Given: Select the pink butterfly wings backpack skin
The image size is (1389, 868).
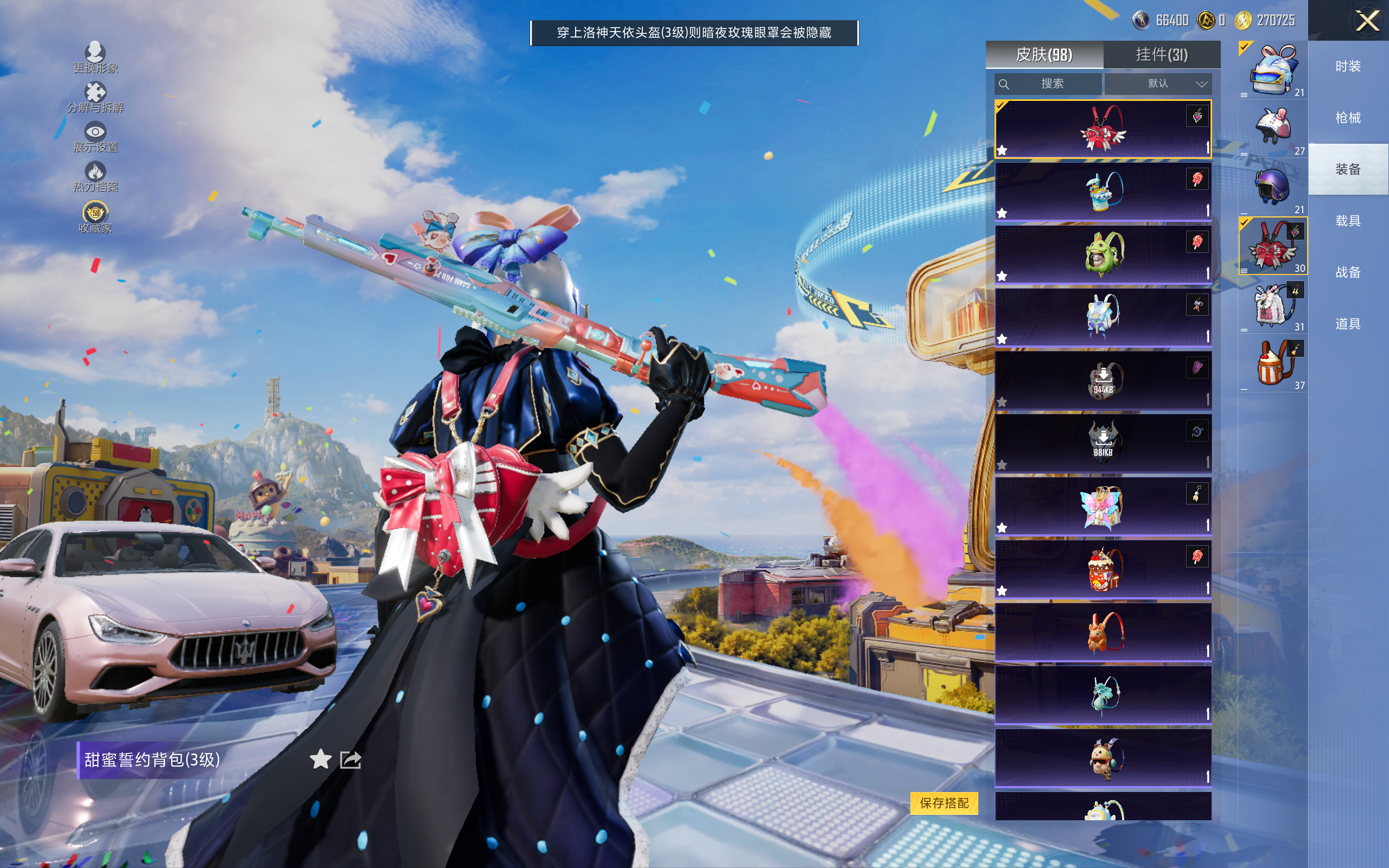Looking at the screenshot, I should point(1103,506).
